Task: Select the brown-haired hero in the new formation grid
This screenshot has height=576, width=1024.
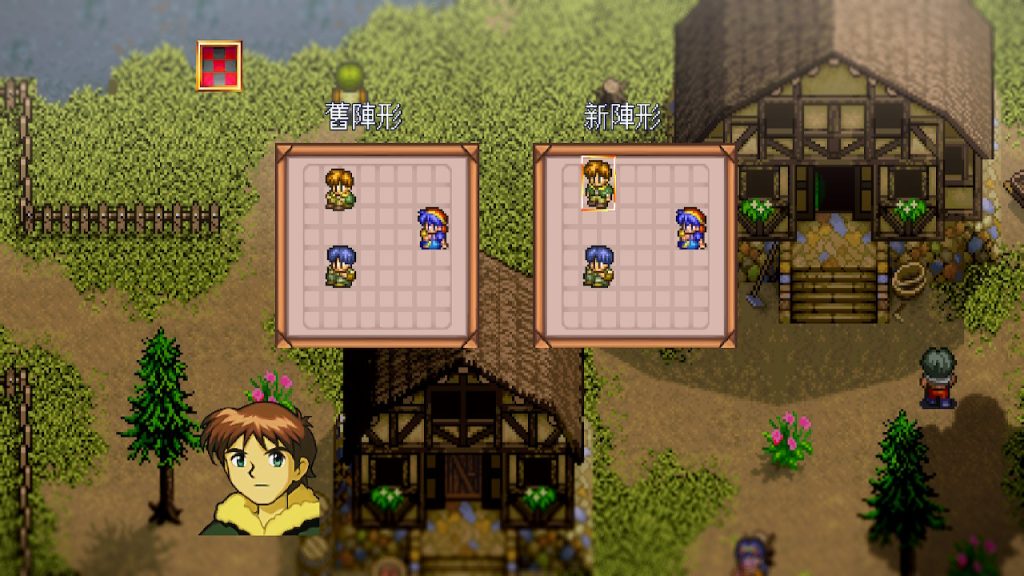Action: (598, 184)
